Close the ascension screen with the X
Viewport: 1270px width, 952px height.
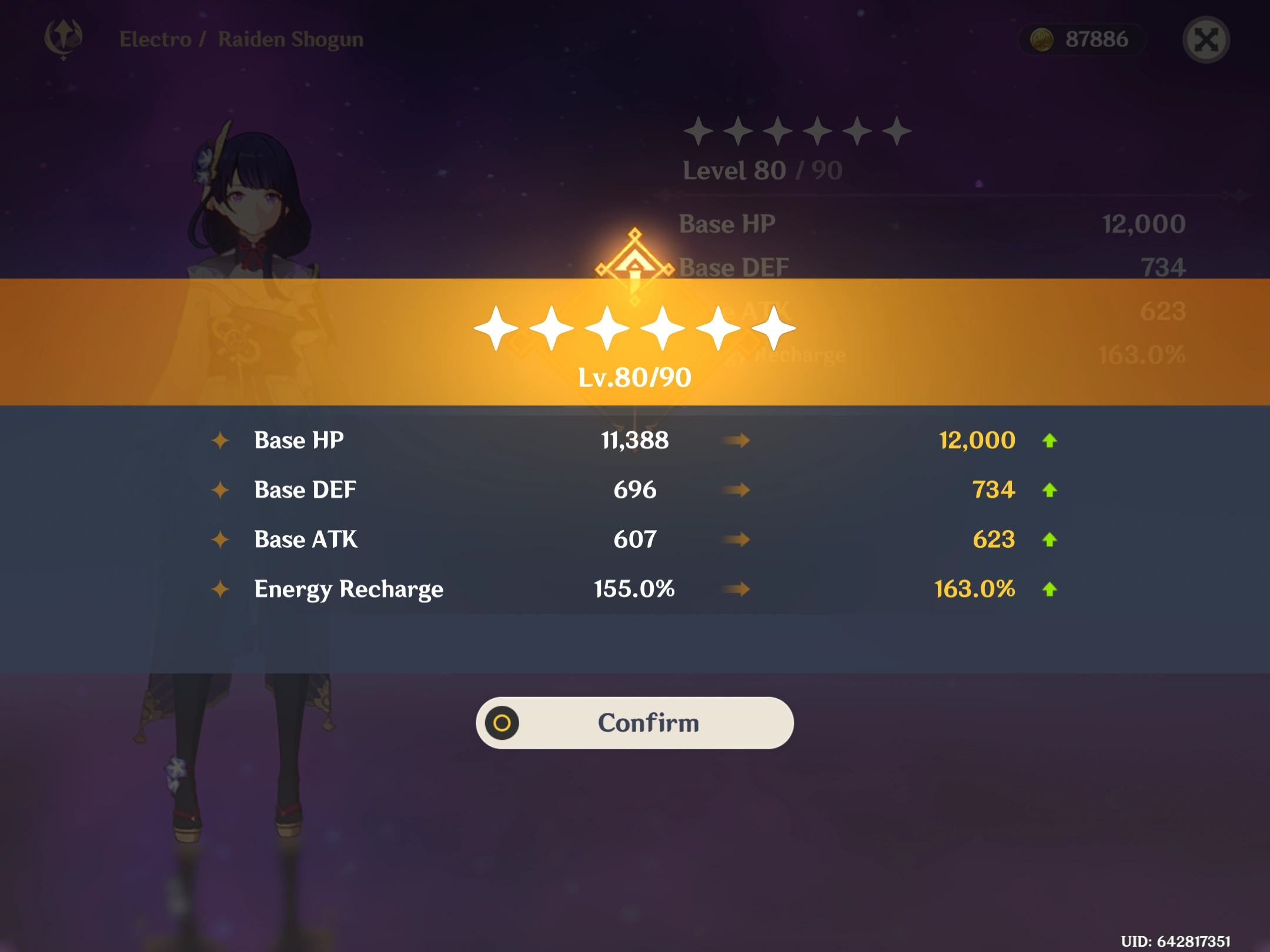pos(1206,40)
